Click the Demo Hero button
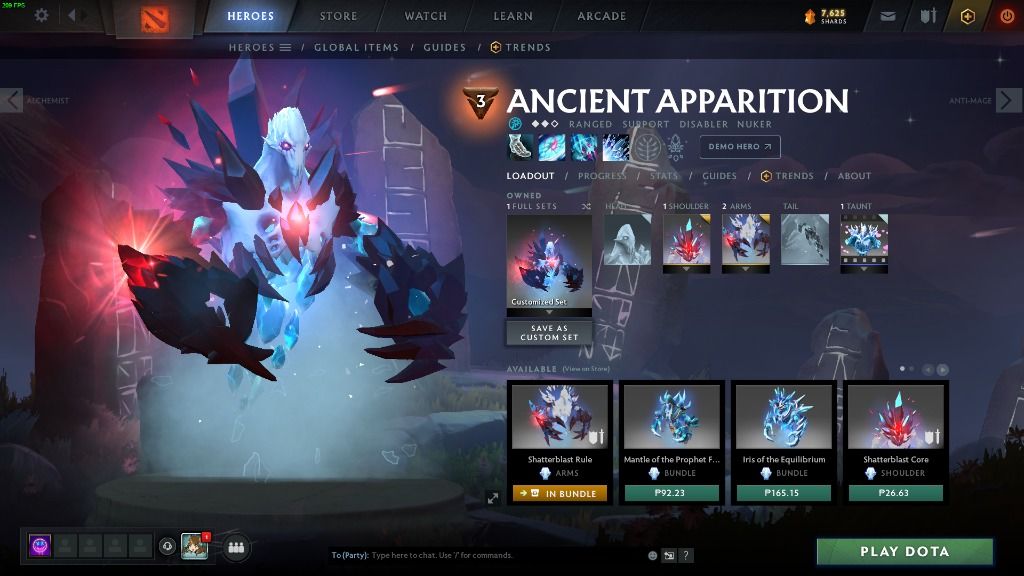 tap(739, 147)
